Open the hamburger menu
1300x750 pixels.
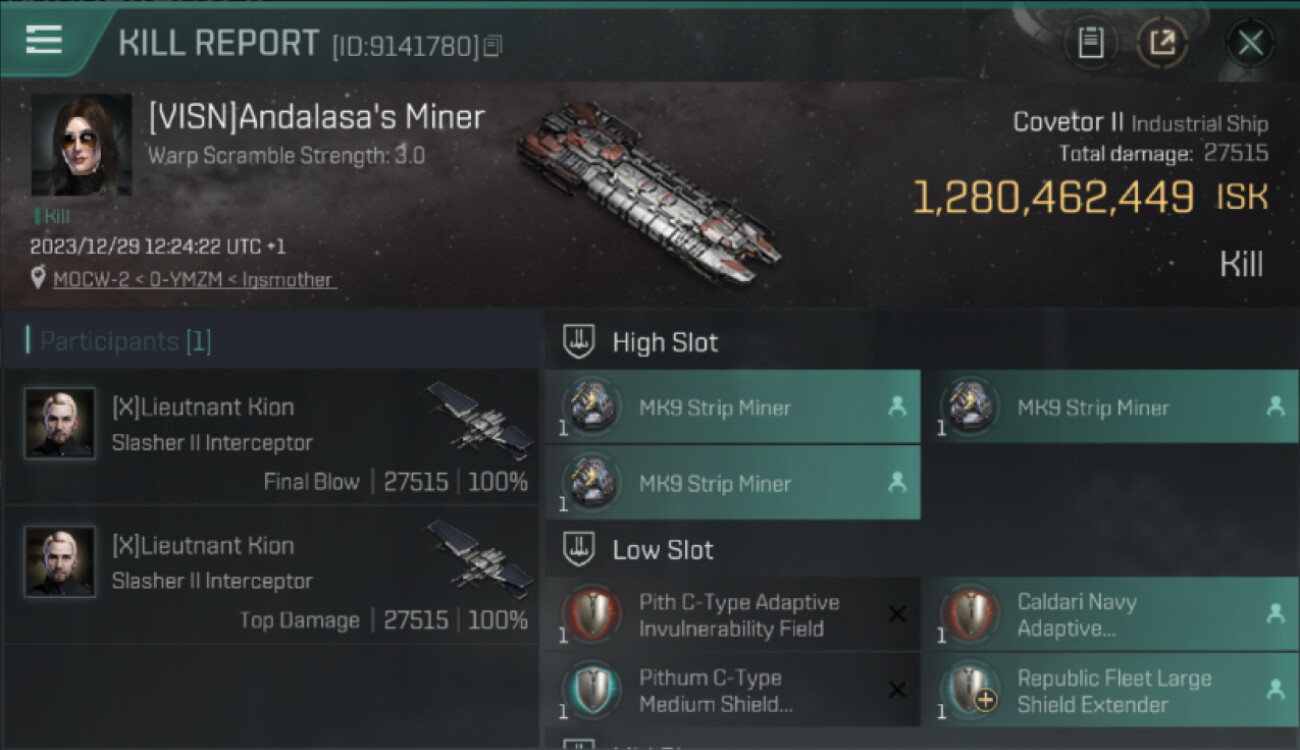[x=44, y=40]
